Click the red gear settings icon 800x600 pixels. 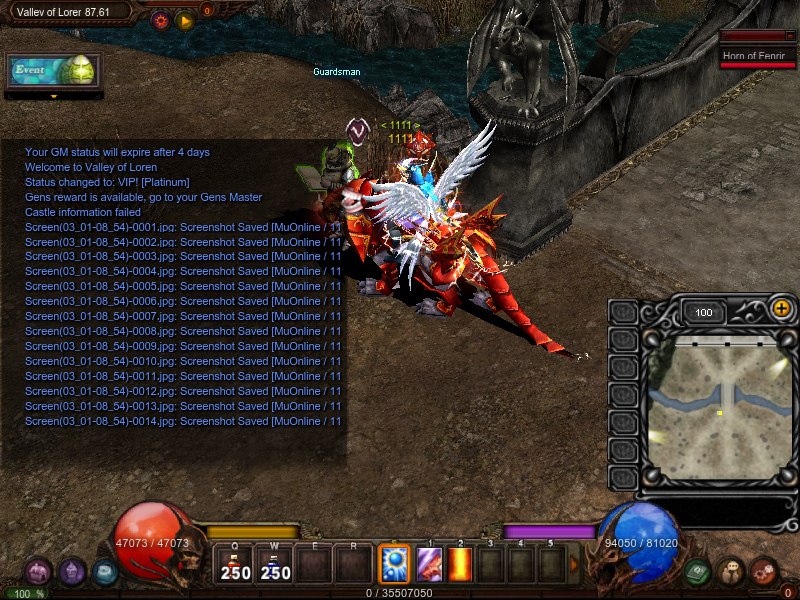click(160, 19)
